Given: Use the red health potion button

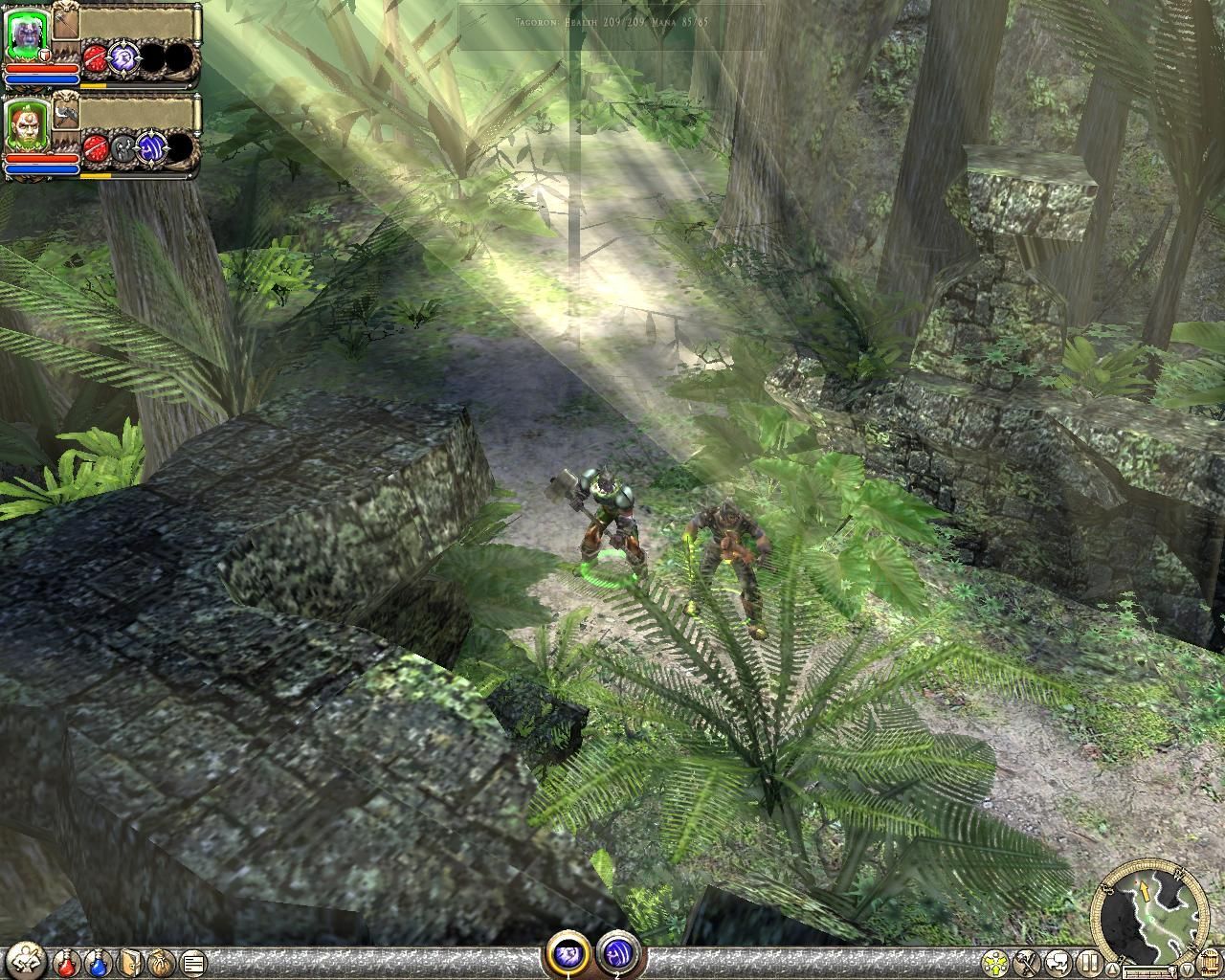Looking at the screenshot, I should click(66, 962).
